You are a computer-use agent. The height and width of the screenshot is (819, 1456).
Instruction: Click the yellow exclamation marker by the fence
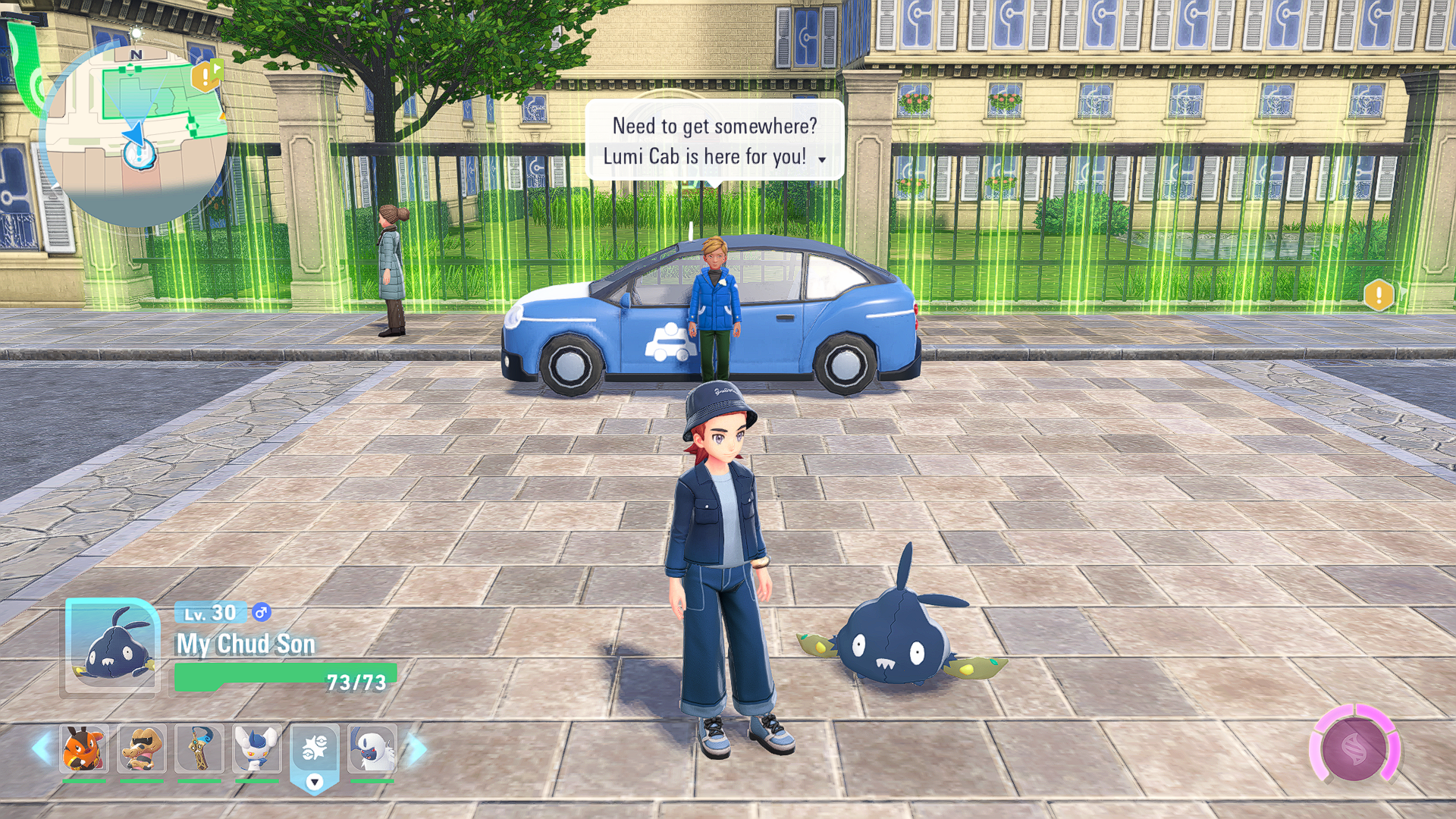coord(1379,295)
